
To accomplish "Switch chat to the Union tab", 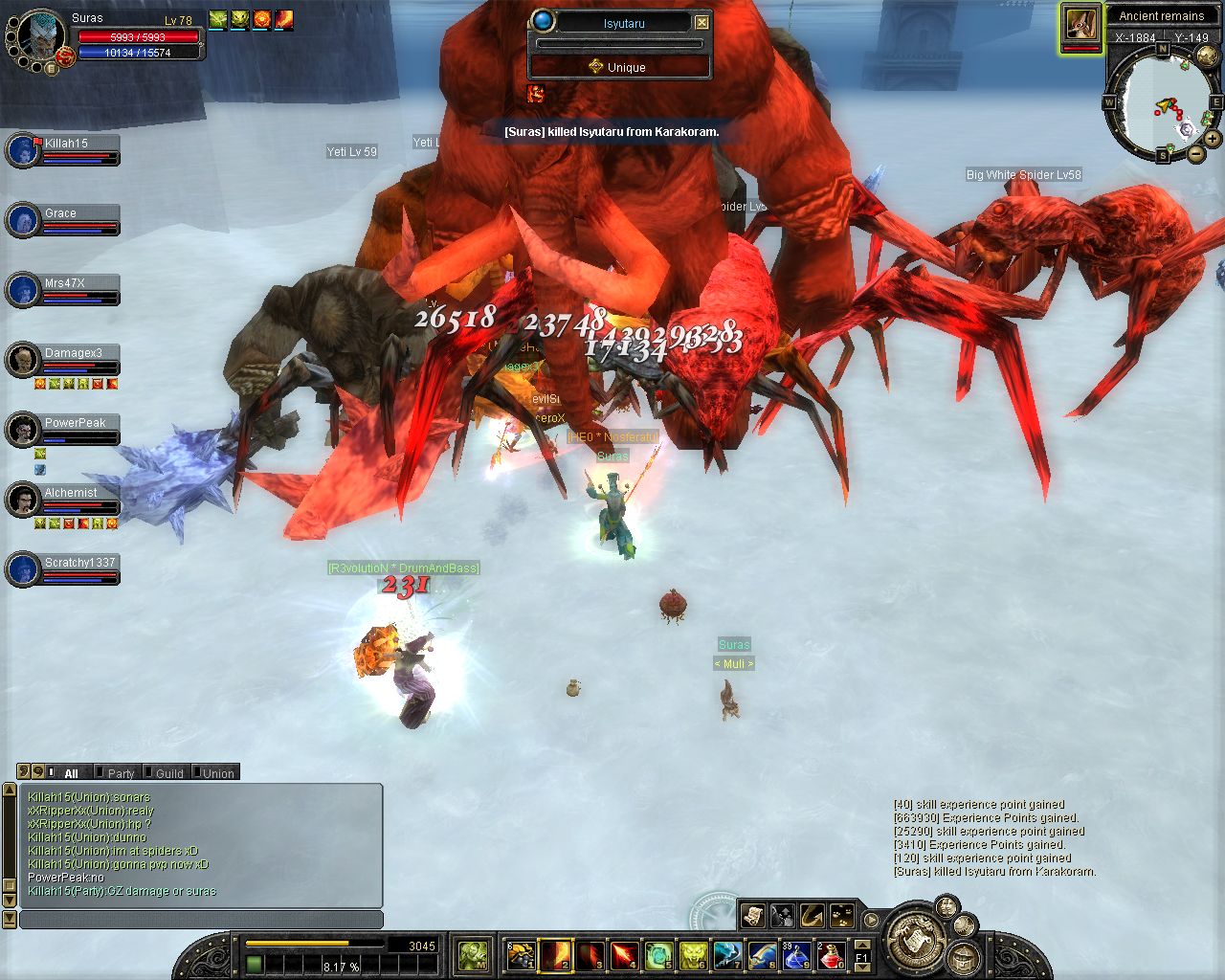I will click(x=217, y=773).
